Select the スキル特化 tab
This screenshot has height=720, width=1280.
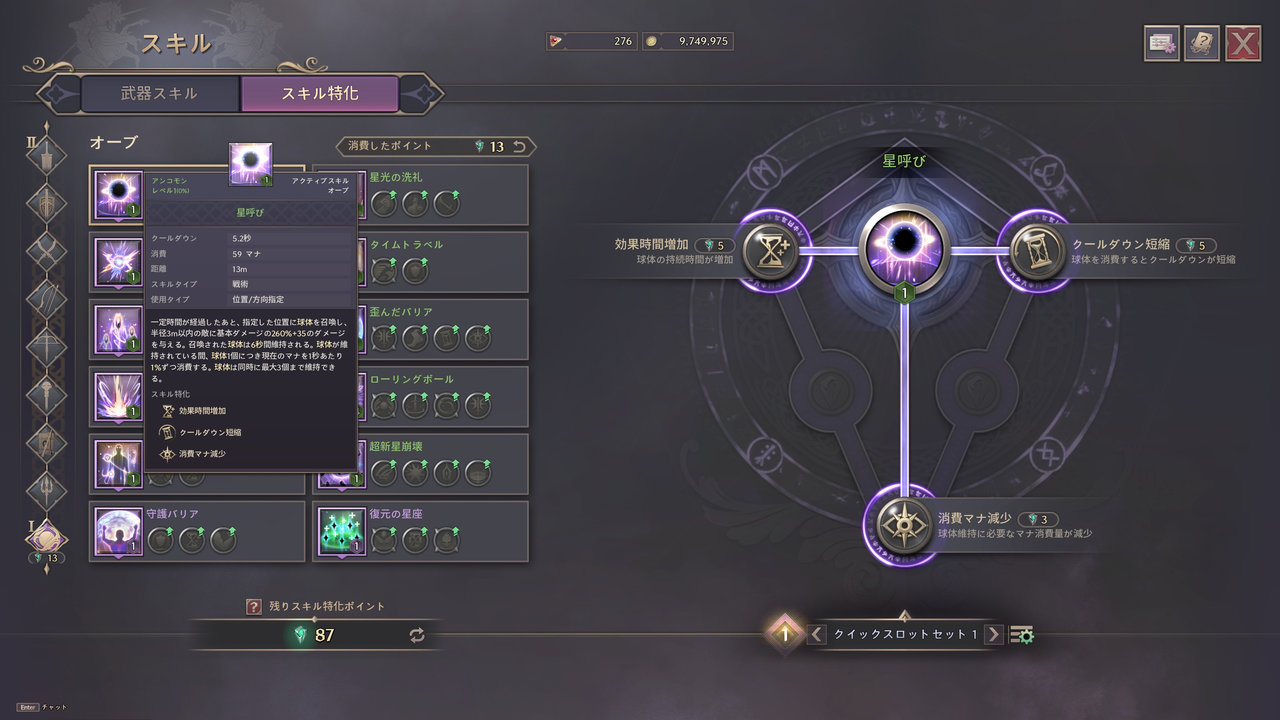tap(320, 94)
